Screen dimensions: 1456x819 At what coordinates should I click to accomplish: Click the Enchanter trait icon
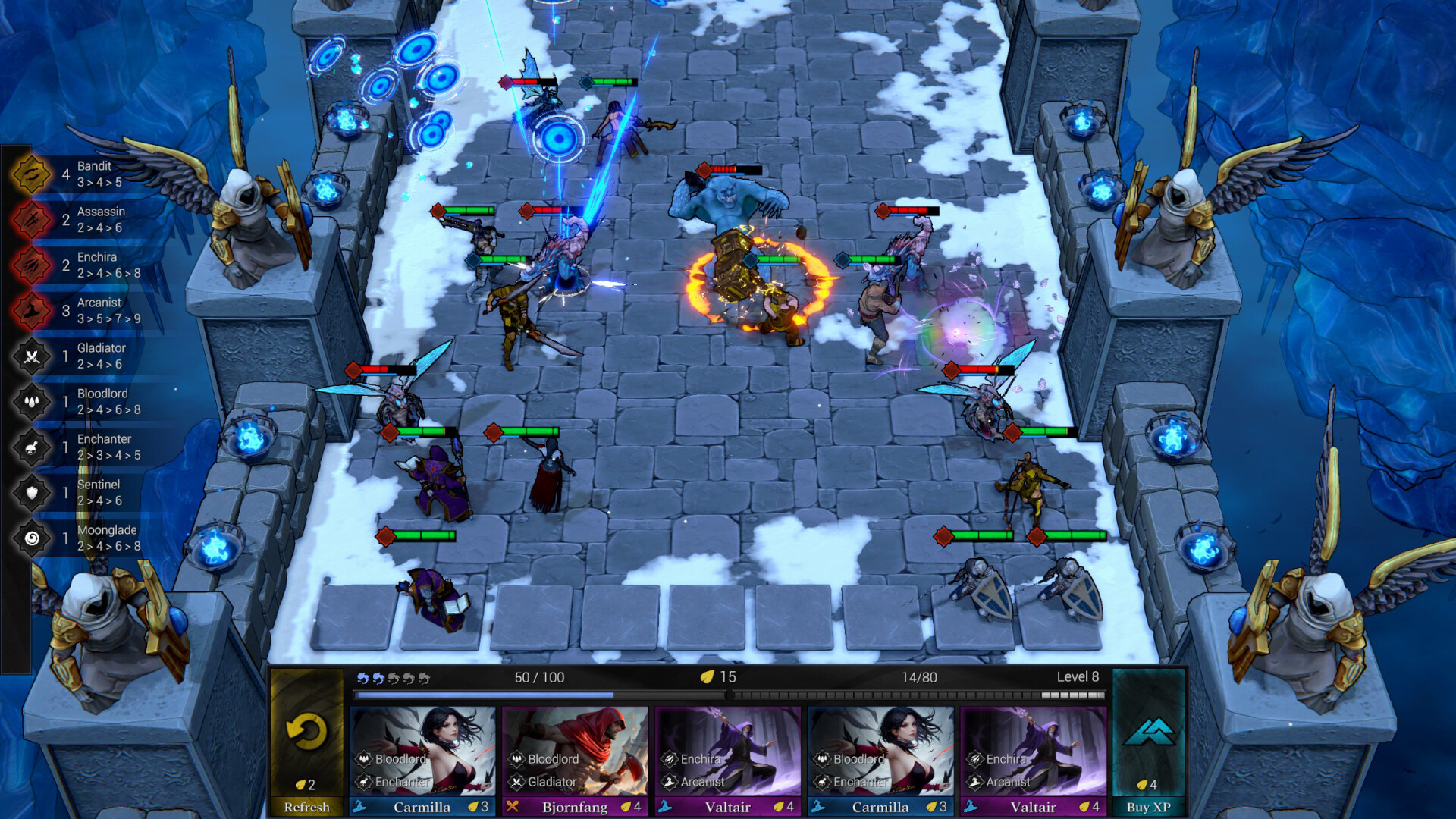30,446
